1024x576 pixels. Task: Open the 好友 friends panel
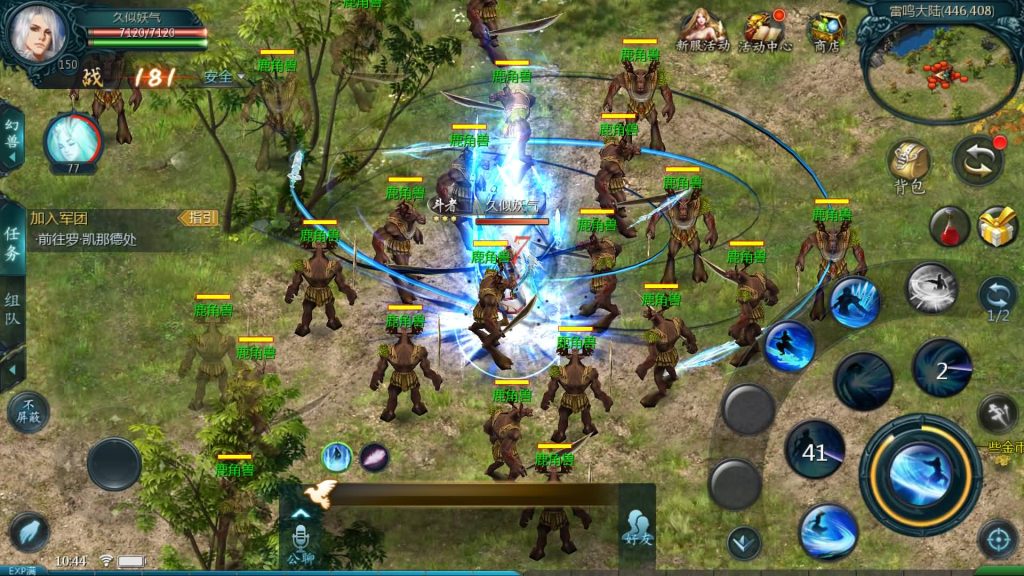pyautogui.click(x=636, y=524)
